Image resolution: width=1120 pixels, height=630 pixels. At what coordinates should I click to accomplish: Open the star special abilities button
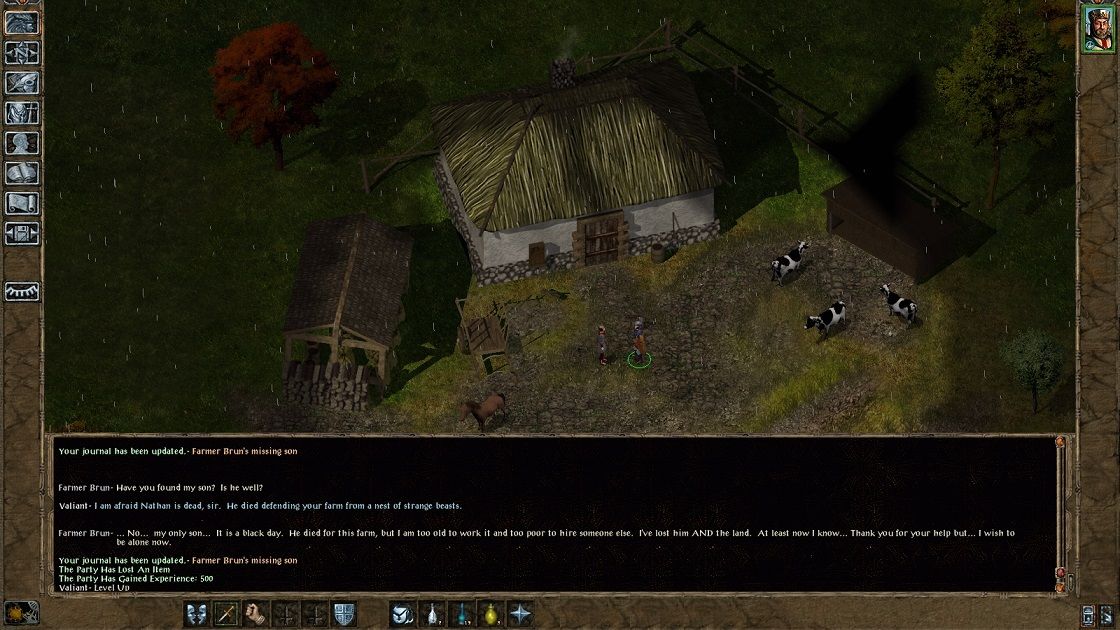point(521,613)
